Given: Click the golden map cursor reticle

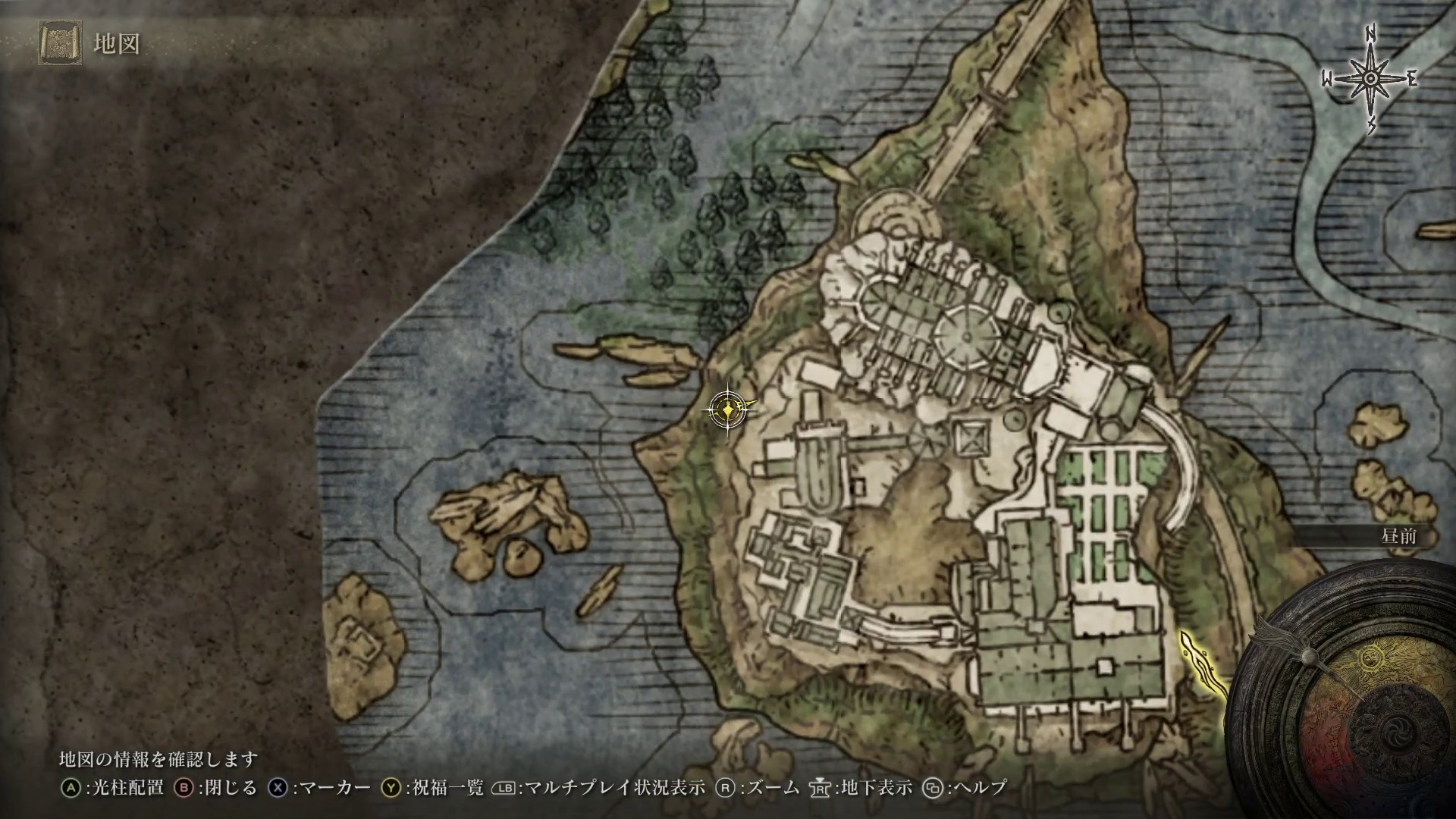Looking at the screenshot, I should [x=728, y=410].
